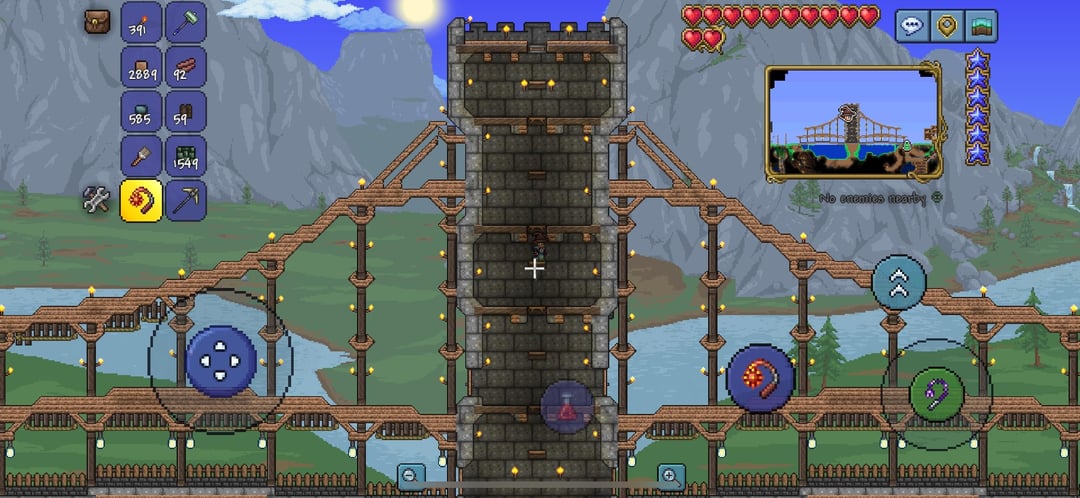This screenshot has width=1080, height=498.
Task: Zoom in with the plus magnifier
Action: click(x=670, y=477)
